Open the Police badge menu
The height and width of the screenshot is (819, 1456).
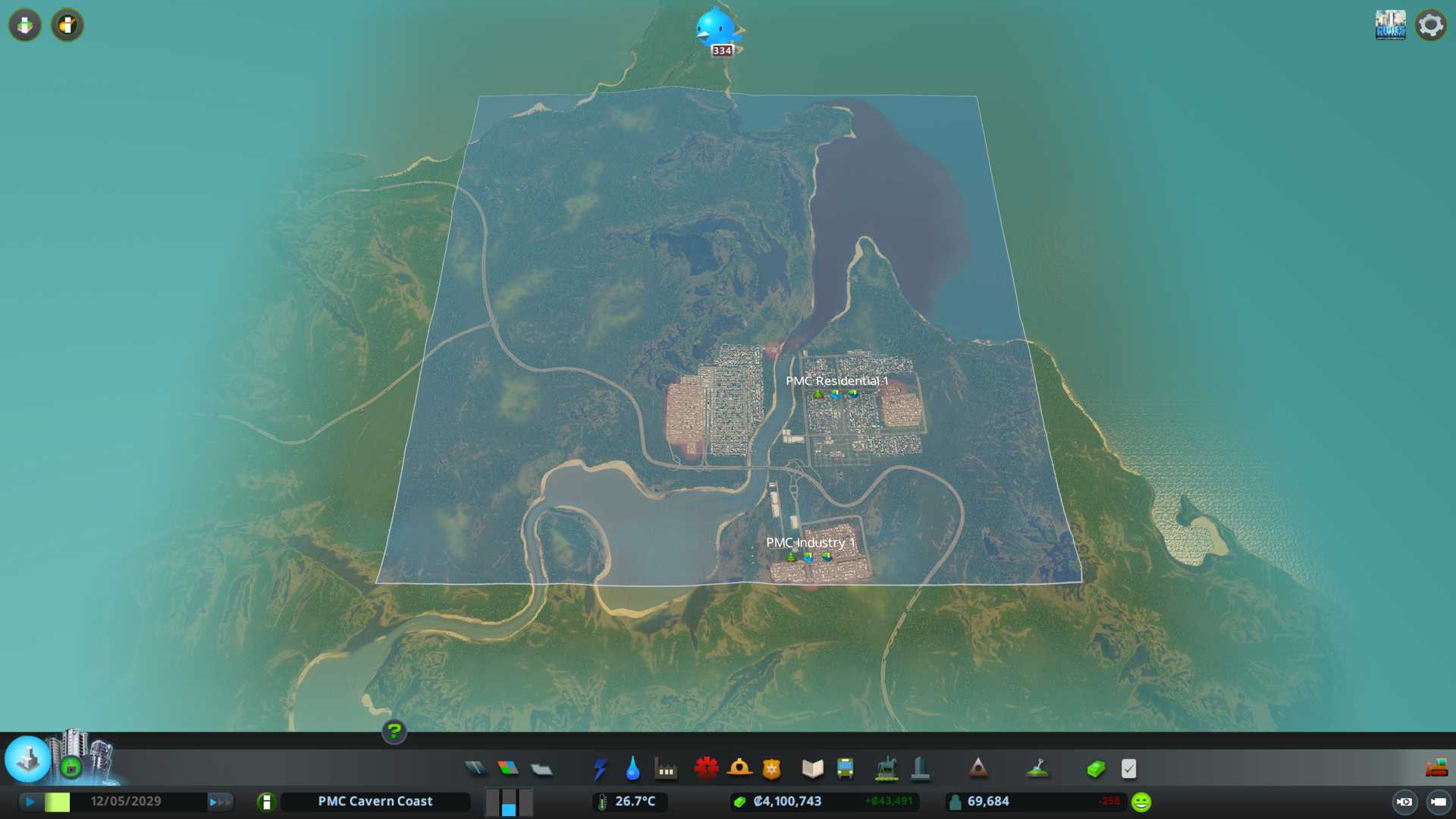[x=772, y=769]
